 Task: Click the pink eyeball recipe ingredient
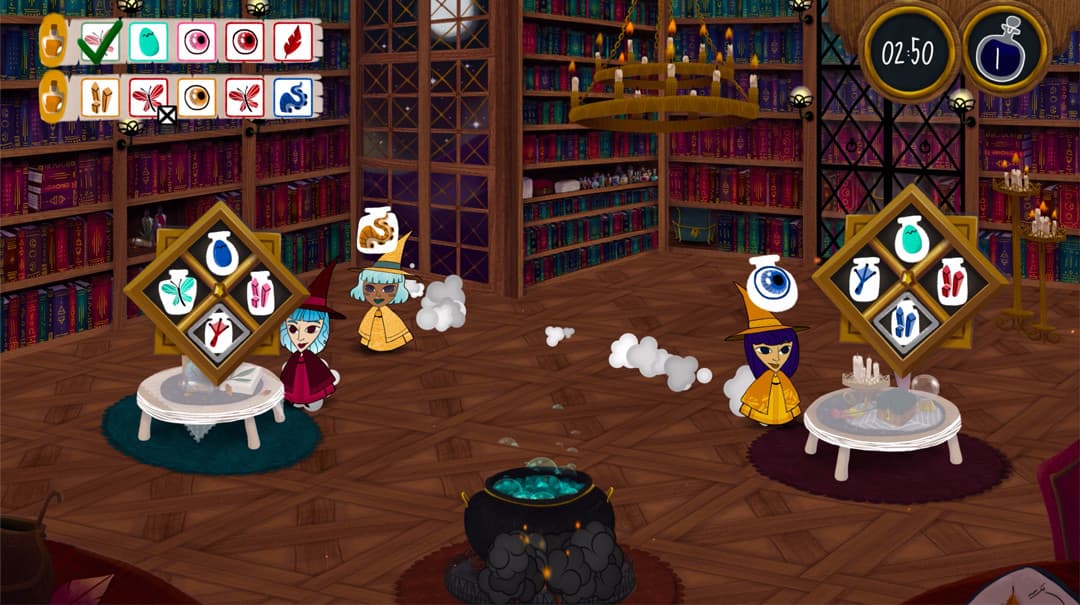point(196,42)
